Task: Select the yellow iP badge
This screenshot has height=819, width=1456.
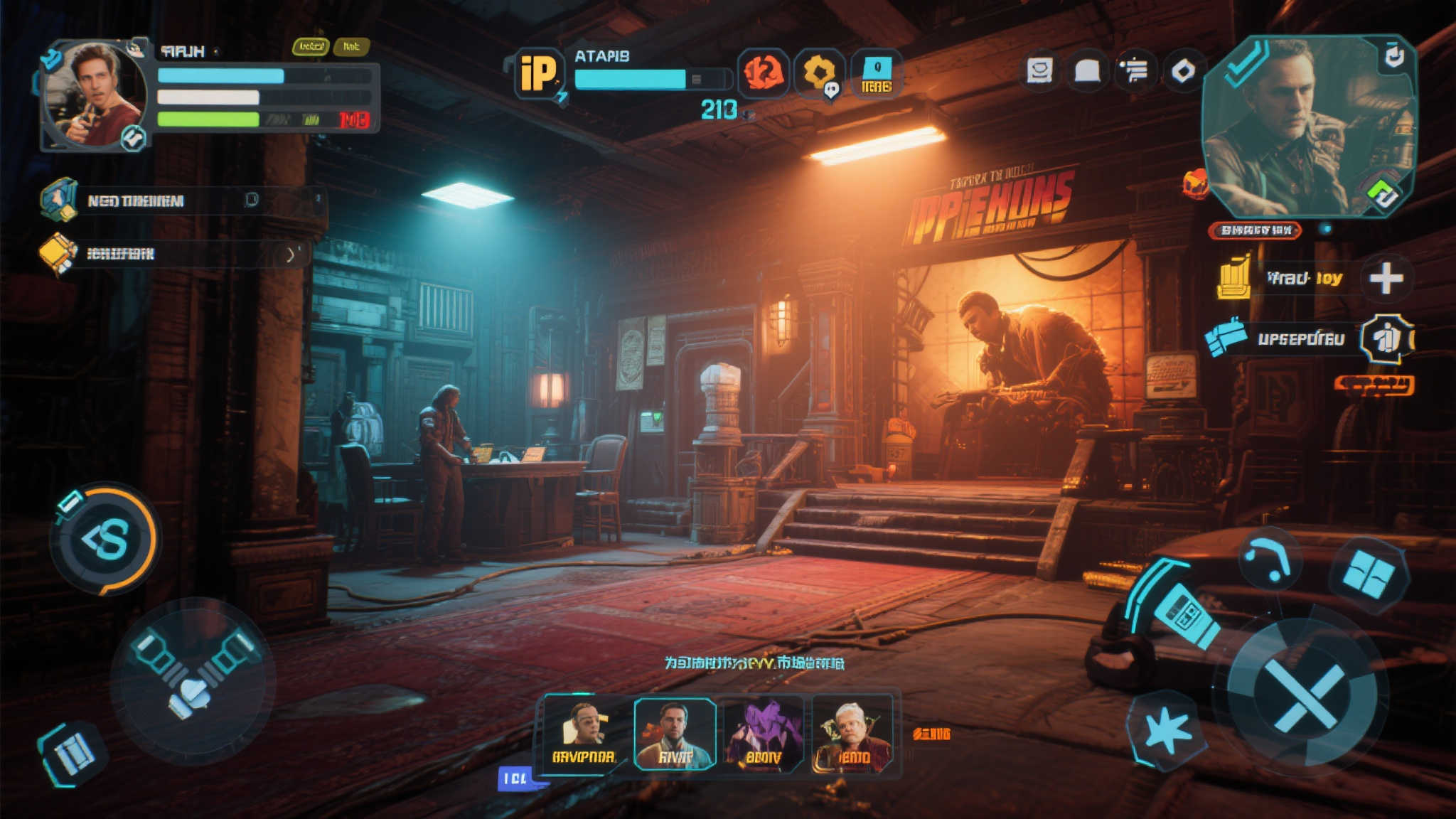Action: (x=538, y=73)
